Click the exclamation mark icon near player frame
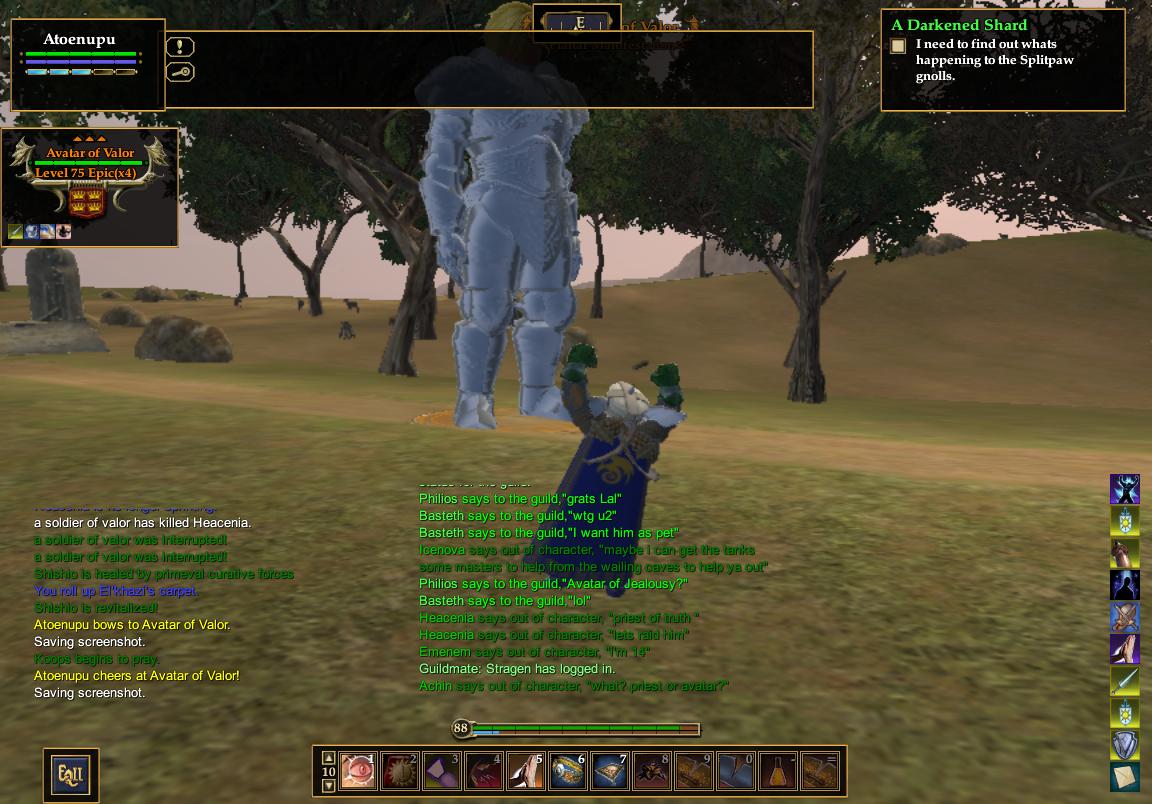Viewport: 1152px width, 804px height. click(181, 47)
